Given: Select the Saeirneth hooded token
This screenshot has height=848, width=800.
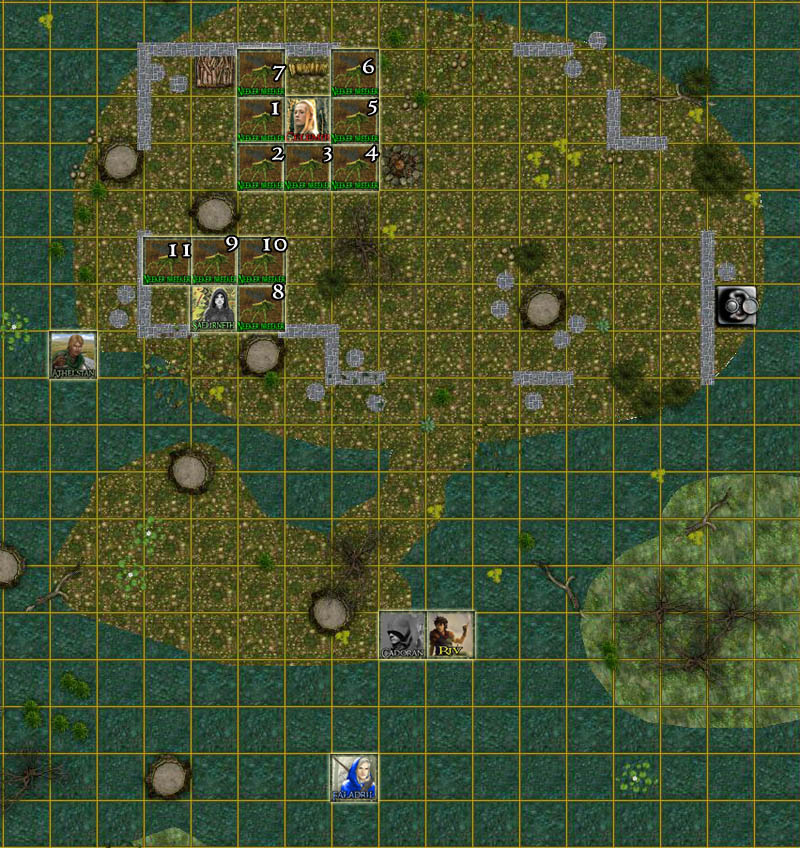Looking at the screenshot, I should tap(213, 309).
